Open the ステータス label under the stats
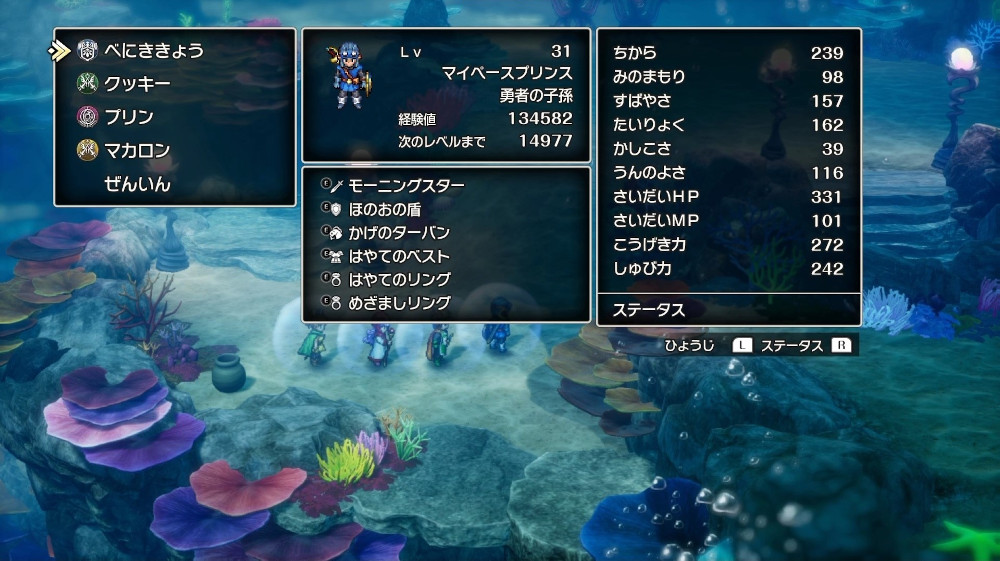 649,310
